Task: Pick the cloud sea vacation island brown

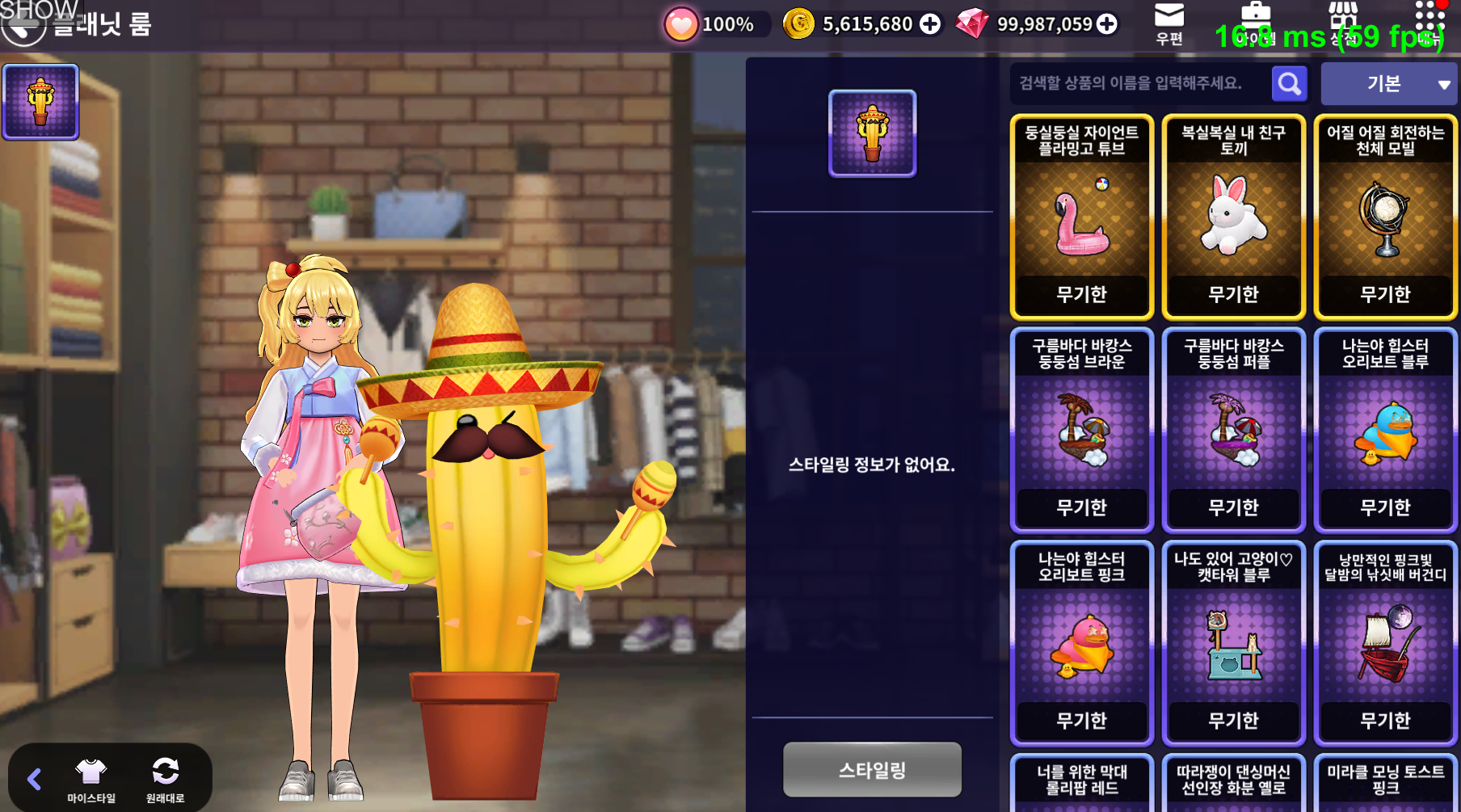Action: (x=1081, y=431)
